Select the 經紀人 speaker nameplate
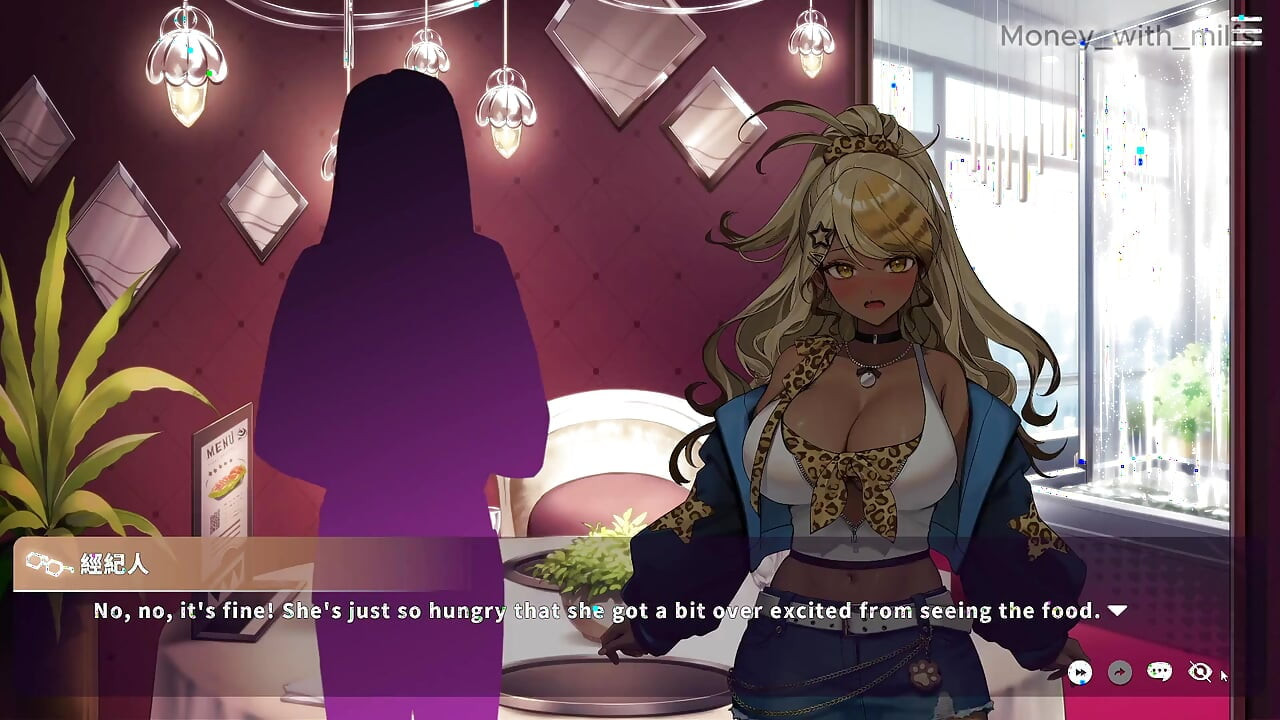1280x720 pixels. coord(110,562)
